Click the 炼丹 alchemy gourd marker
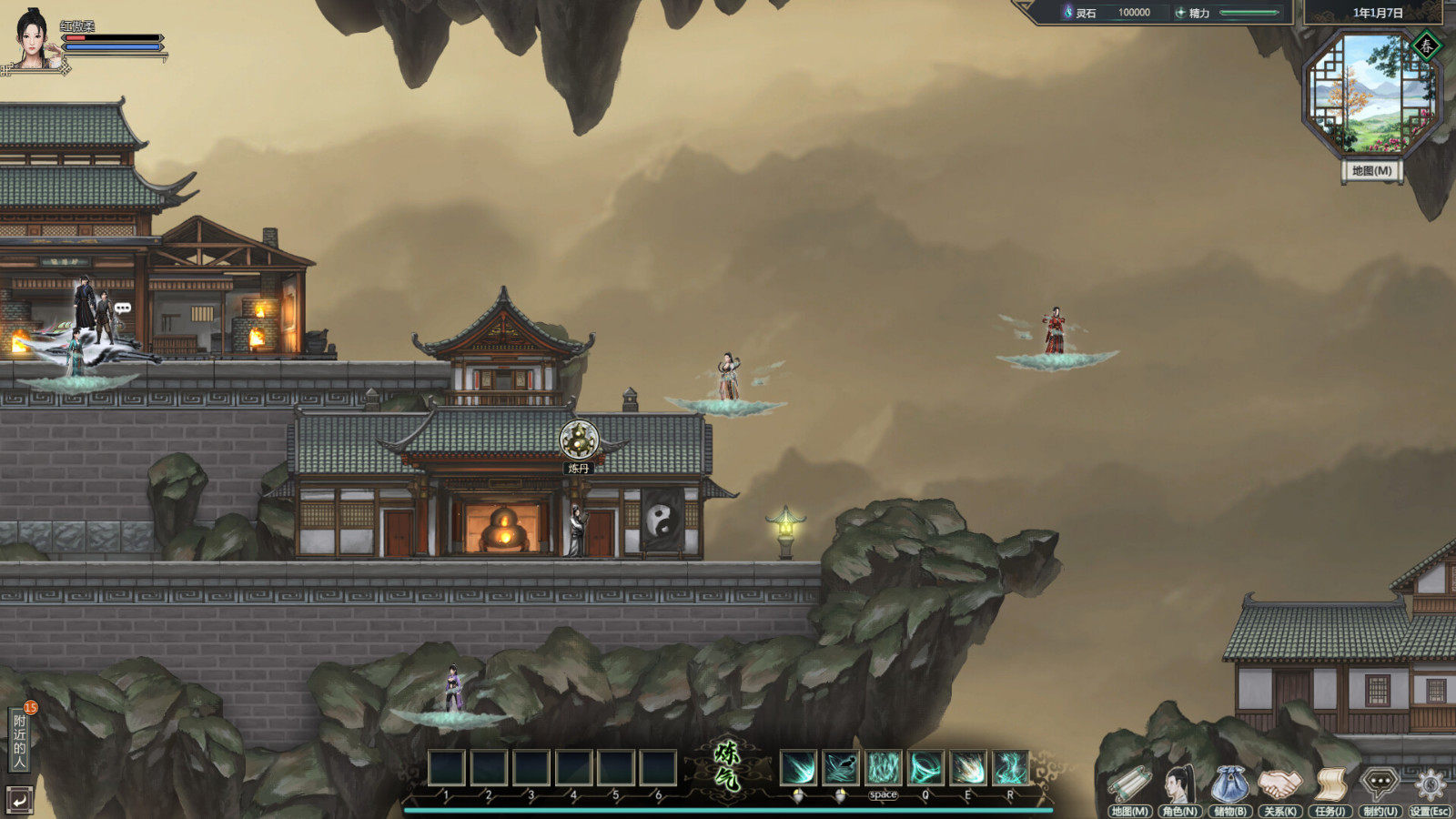Viewport: 1456px width, 819px height. point(579,440)
